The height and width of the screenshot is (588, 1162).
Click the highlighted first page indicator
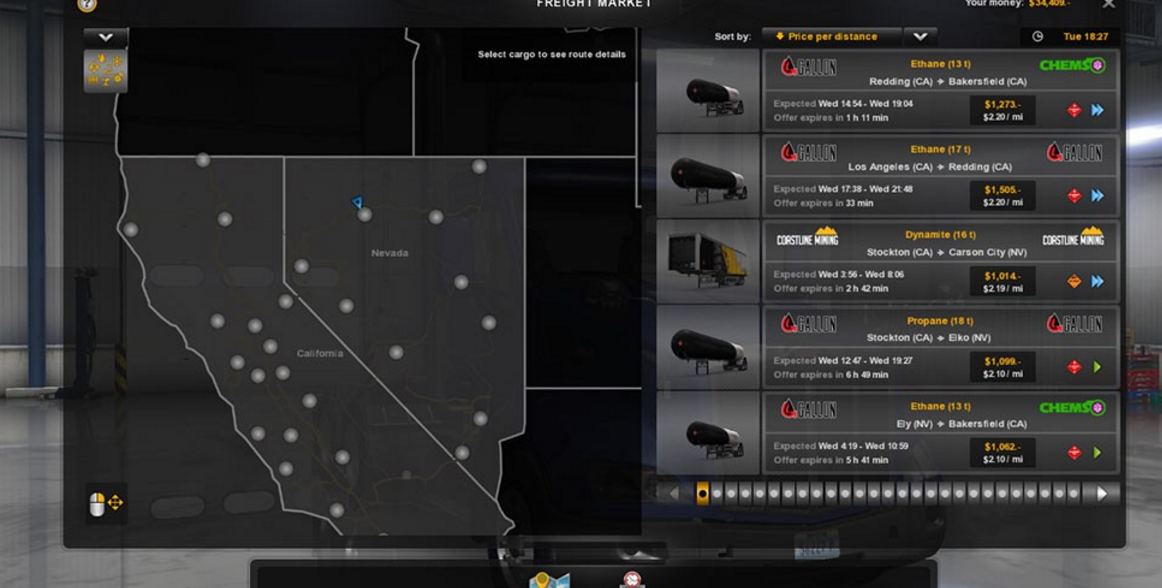pyautogui.click(x=702, y=493)
